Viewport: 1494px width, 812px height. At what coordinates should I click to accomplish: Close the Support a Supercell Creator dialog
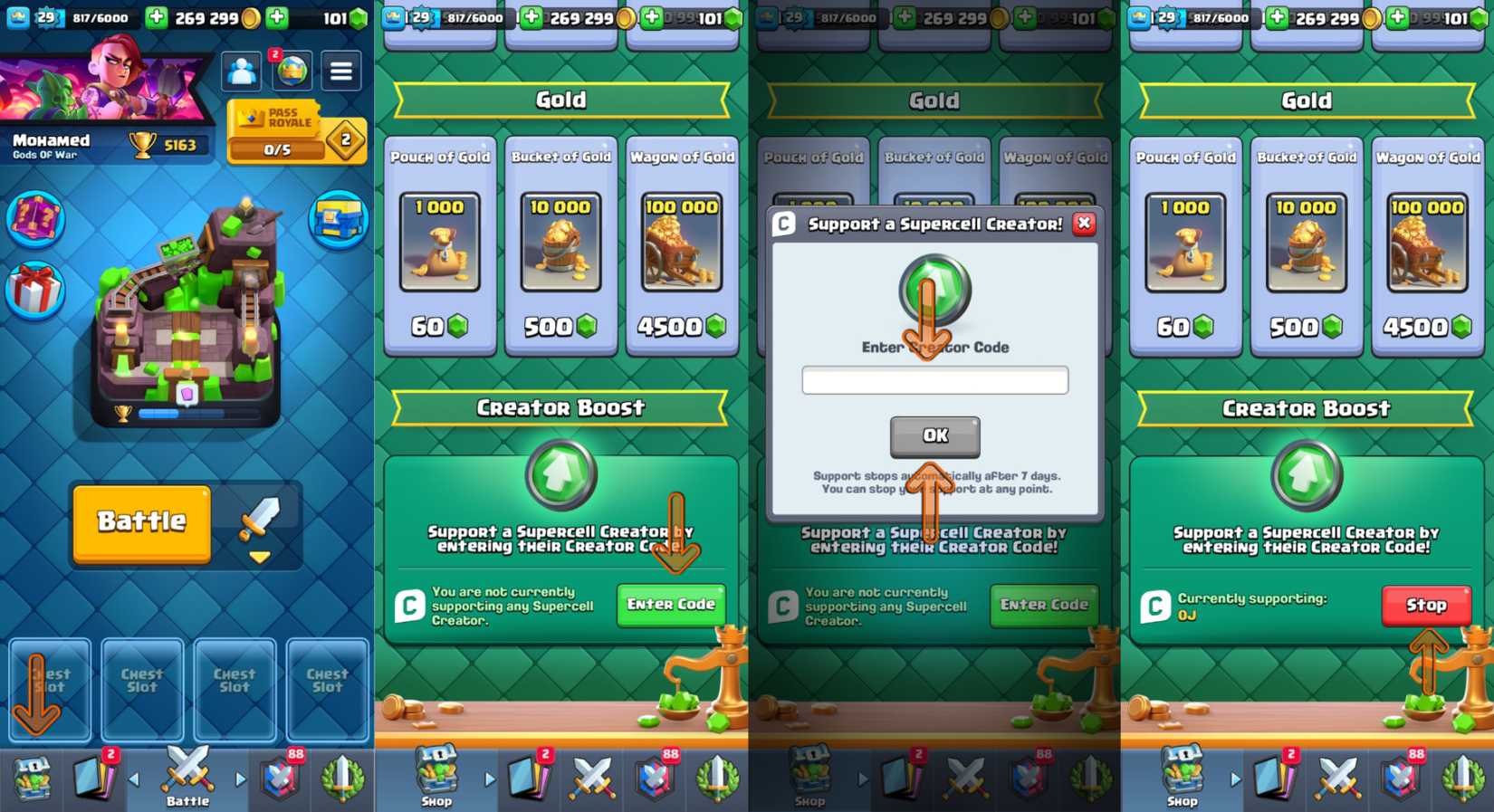(1084, 224)
